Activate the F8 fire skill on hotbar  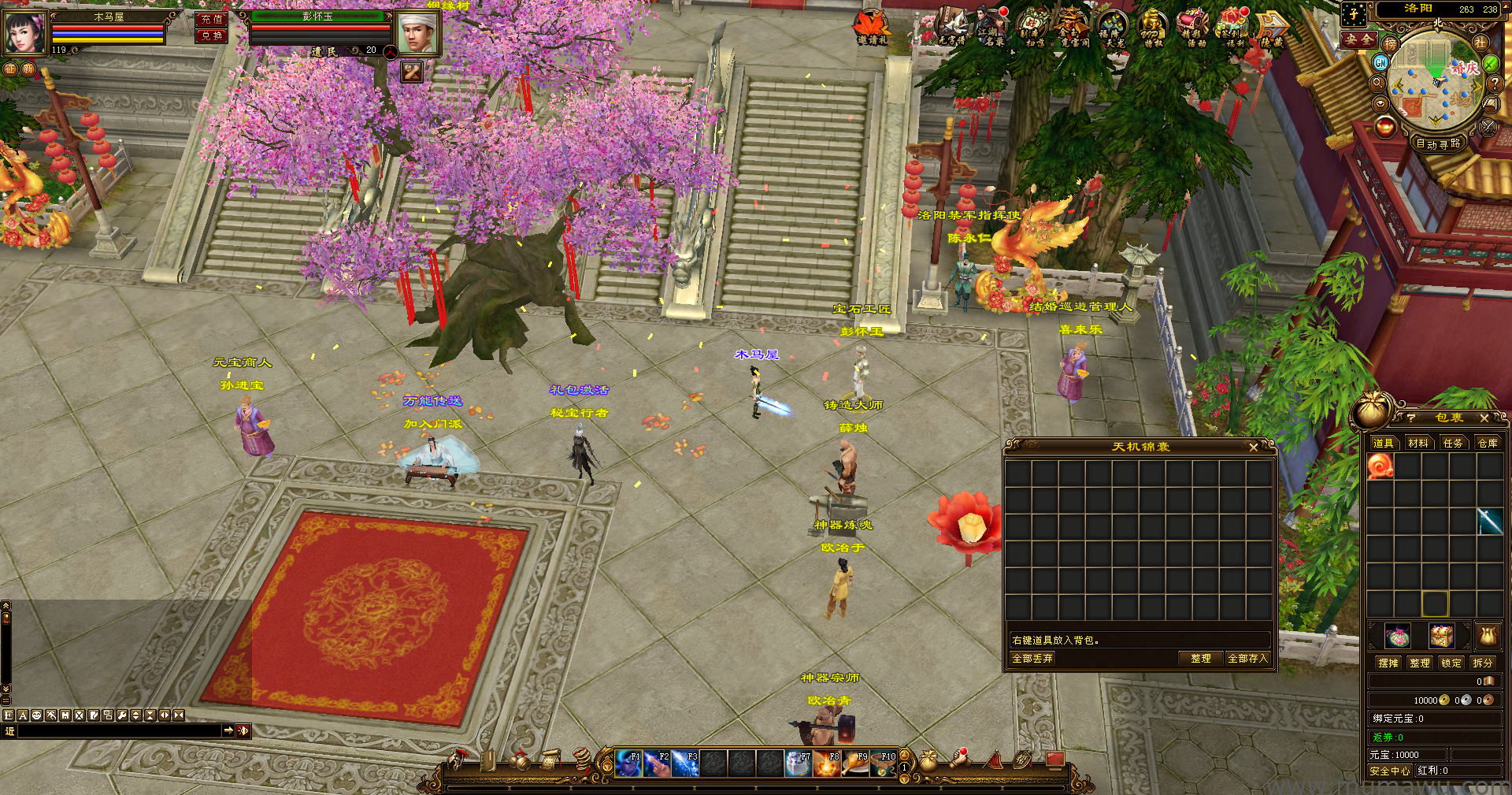(827, 763)
